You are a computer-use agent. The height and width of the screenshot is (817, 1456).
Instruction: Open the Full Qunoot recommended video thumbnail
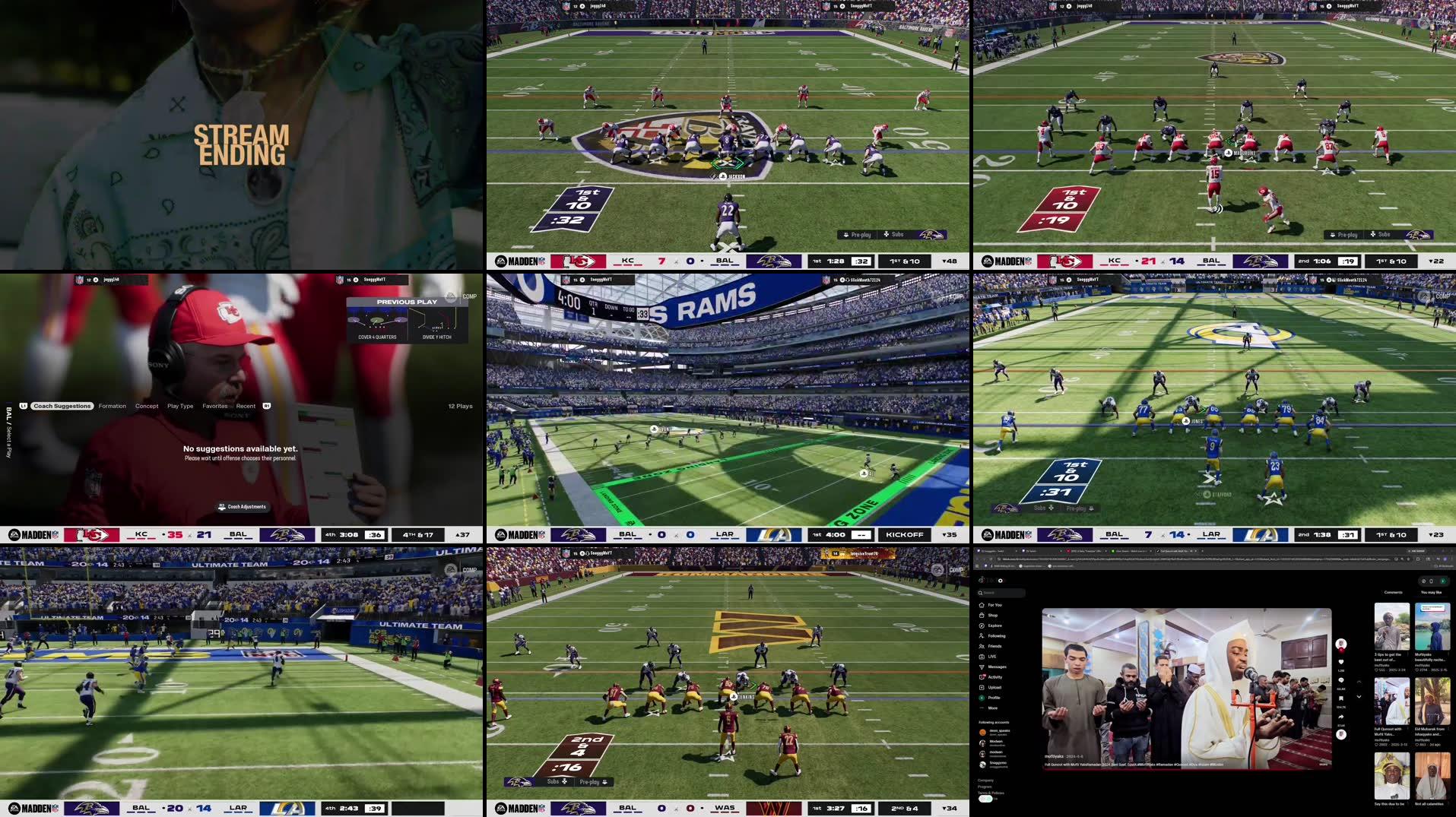click(1393, 701)
